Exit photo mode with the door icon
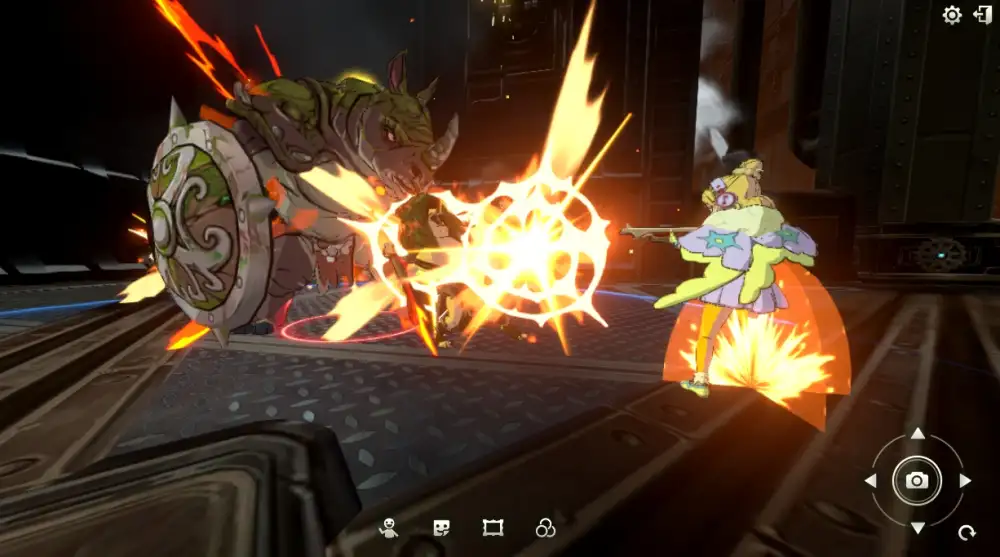1000x557 pixels. point(982,14)
